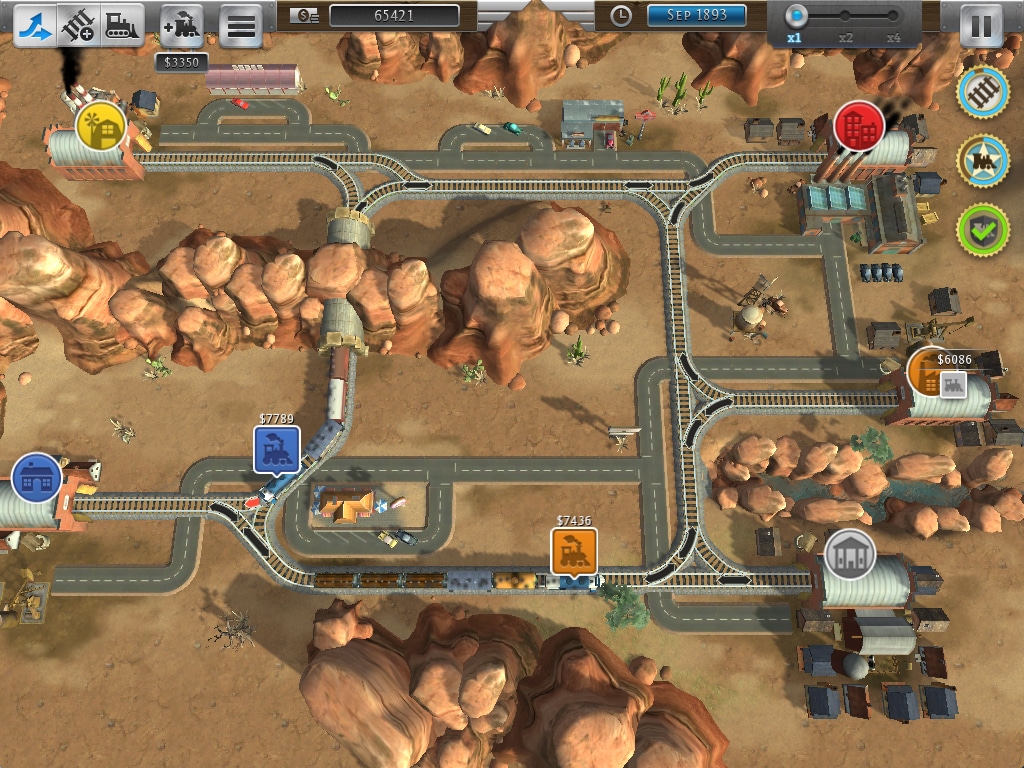This screenshot has height=768, width=1024.
Task: Select the gray warehouse station marker
Action: (850, 554)
